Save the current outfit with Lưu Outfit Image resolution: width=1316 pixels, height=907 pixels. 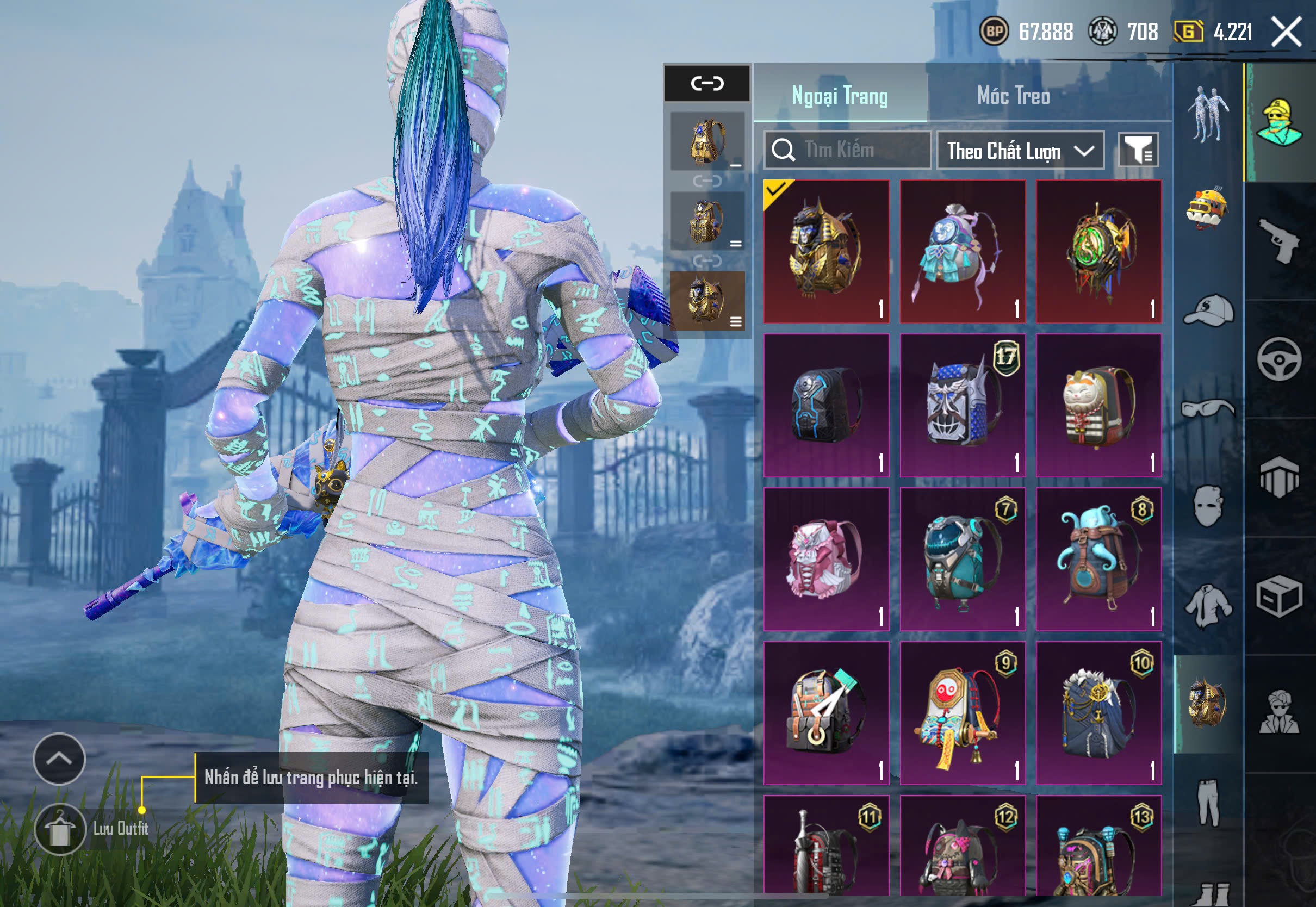coord(60,829)
